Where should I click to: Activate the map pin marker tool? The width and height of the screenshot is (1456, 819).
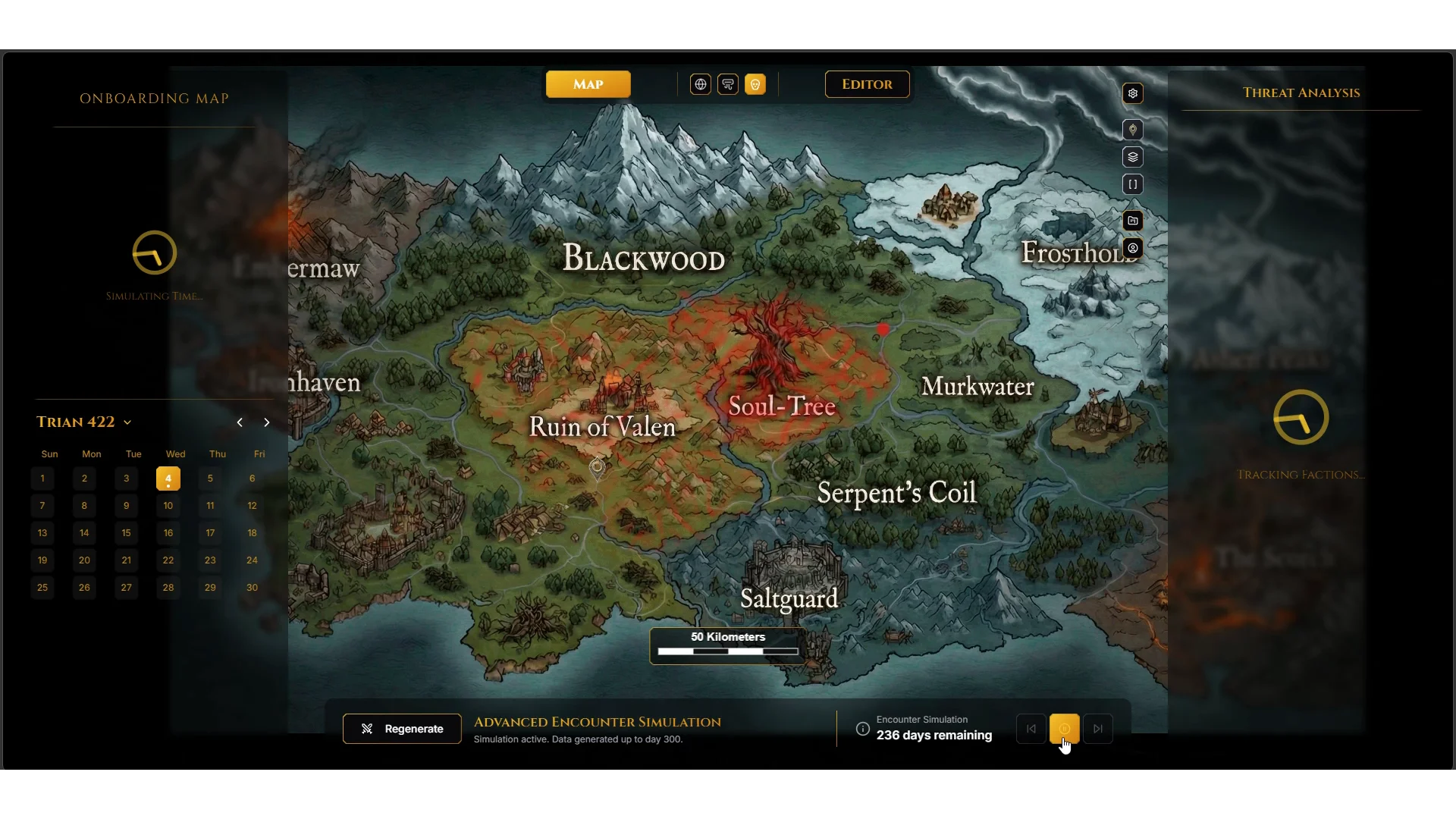tap(1133, 130)
